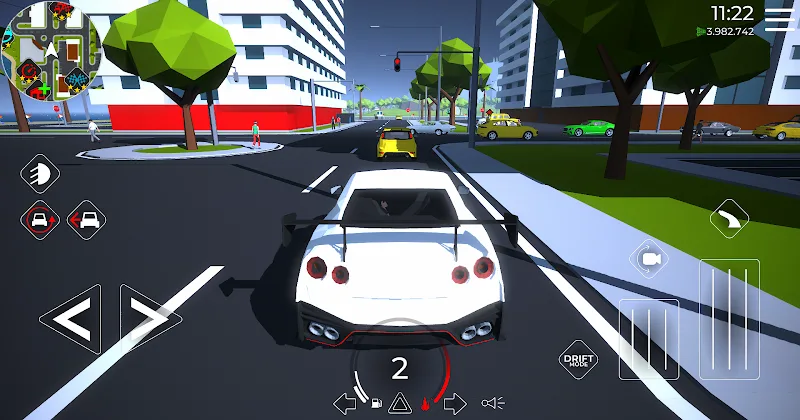Steer right with the right arrow button
The image size is (800, 420).
tap(150, 320)
